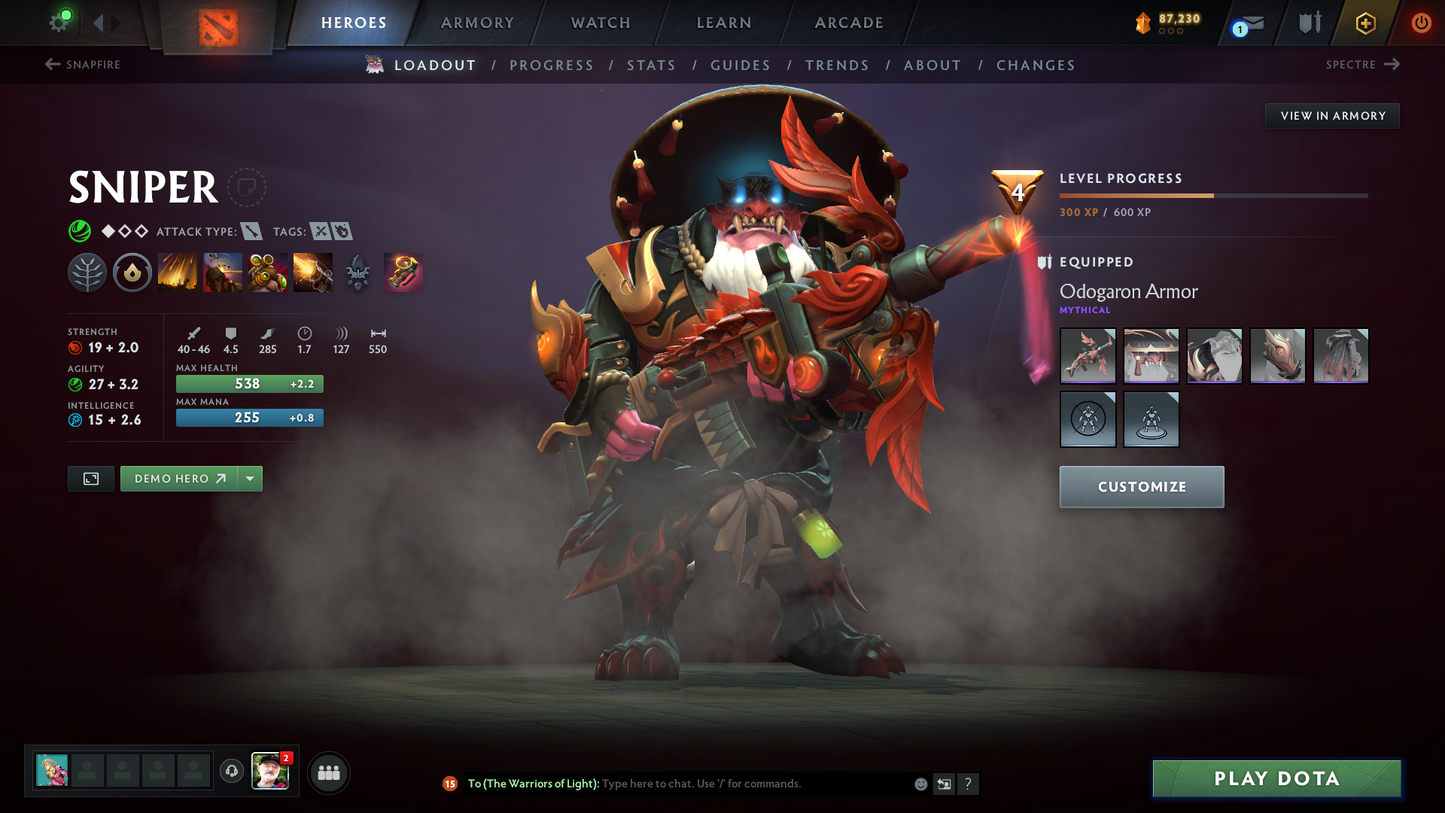1445x813 pixels.
Task: Click the Level Progress XP bar
Action: [1212, 196]
